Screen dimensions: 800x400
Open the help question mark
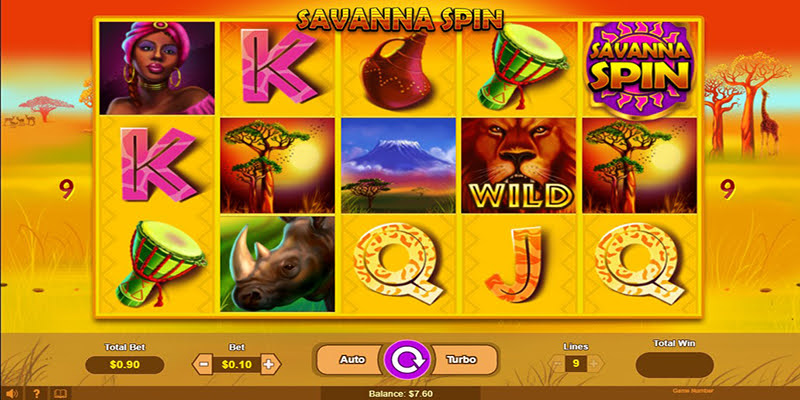35,393
